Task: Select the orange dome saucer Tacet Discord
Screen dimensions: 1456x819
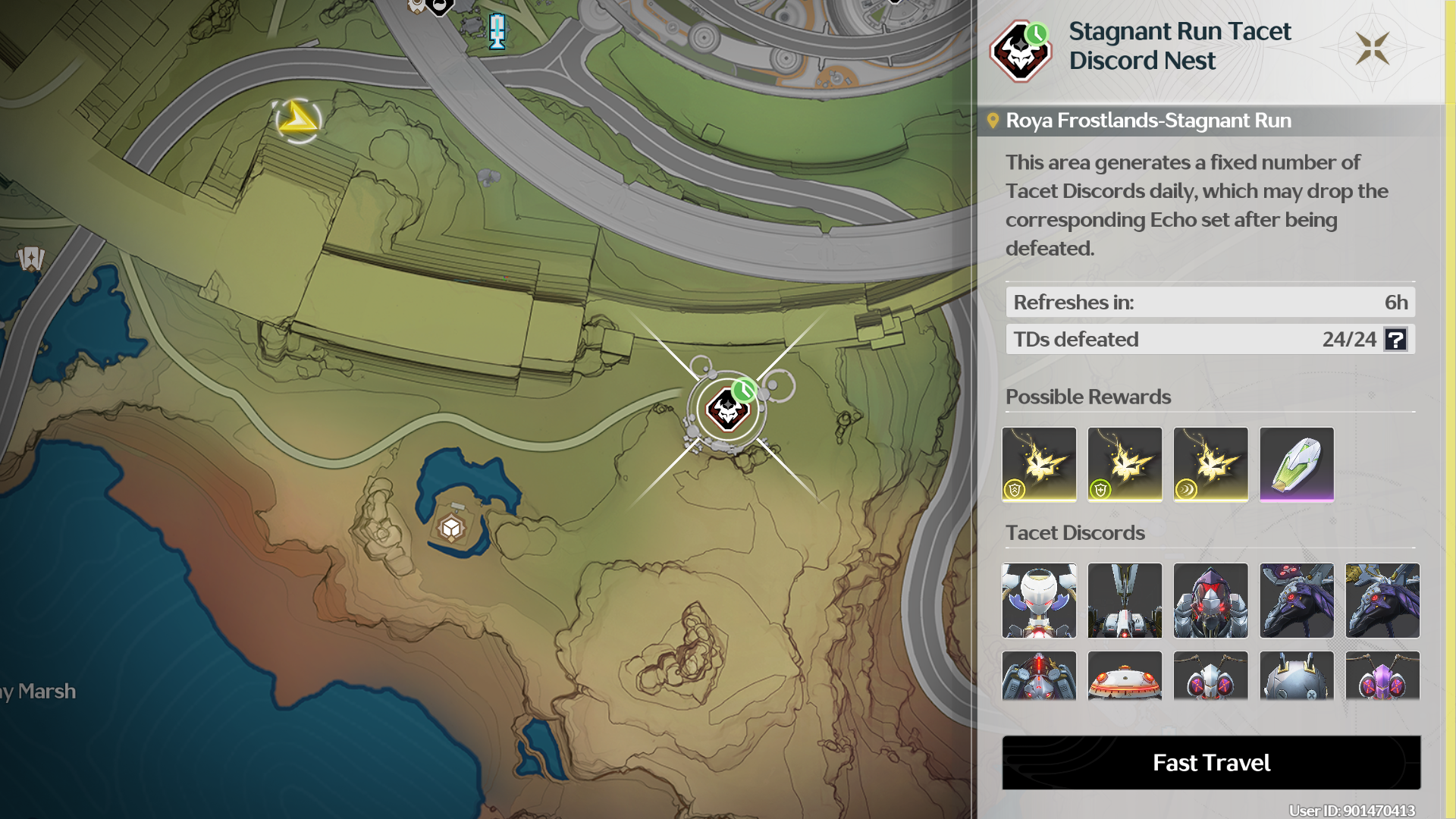Action: [x=1125, y=676]
